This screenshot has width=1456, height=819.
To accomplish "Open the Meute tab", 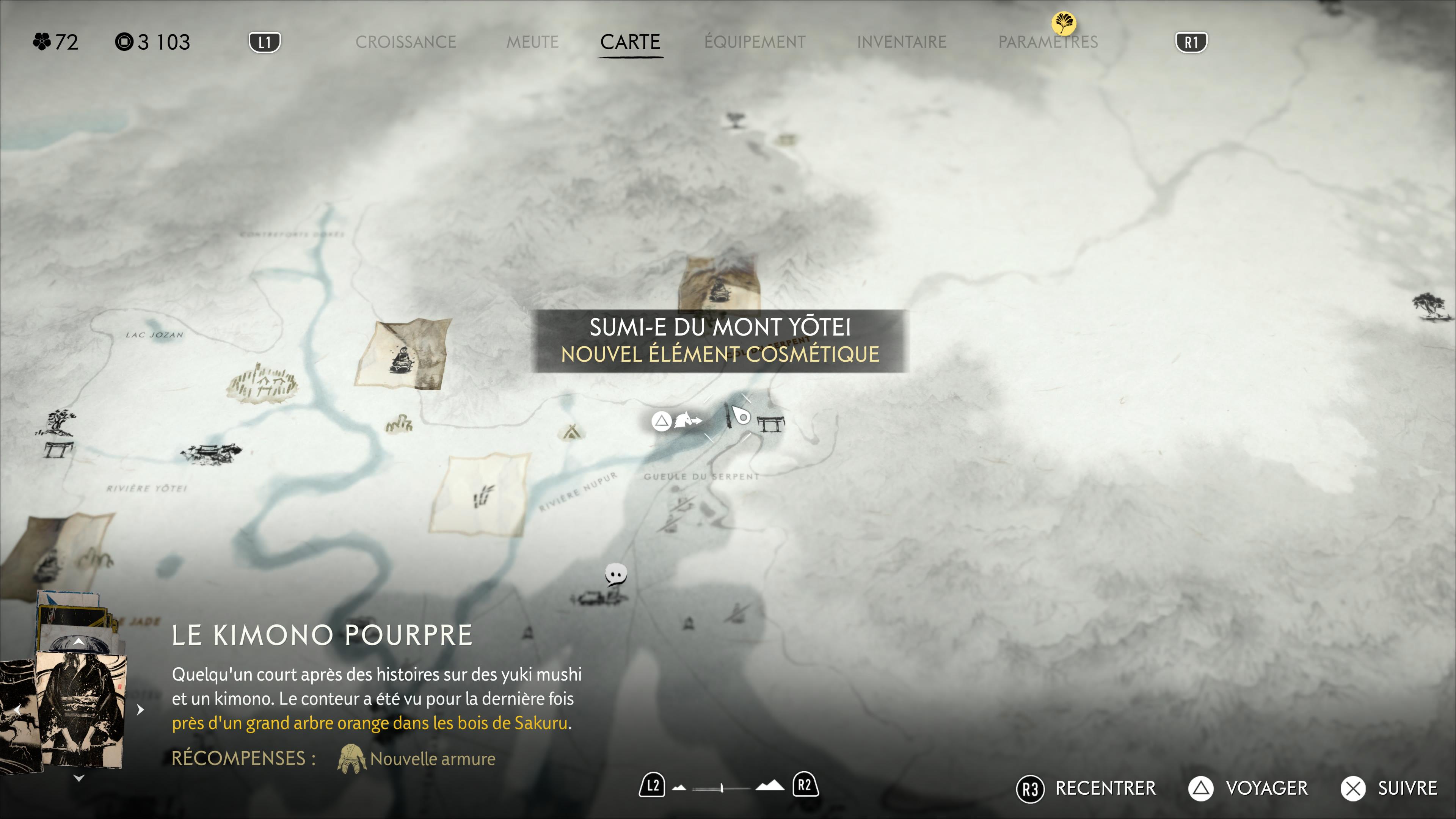I will [x=532, y=42].
